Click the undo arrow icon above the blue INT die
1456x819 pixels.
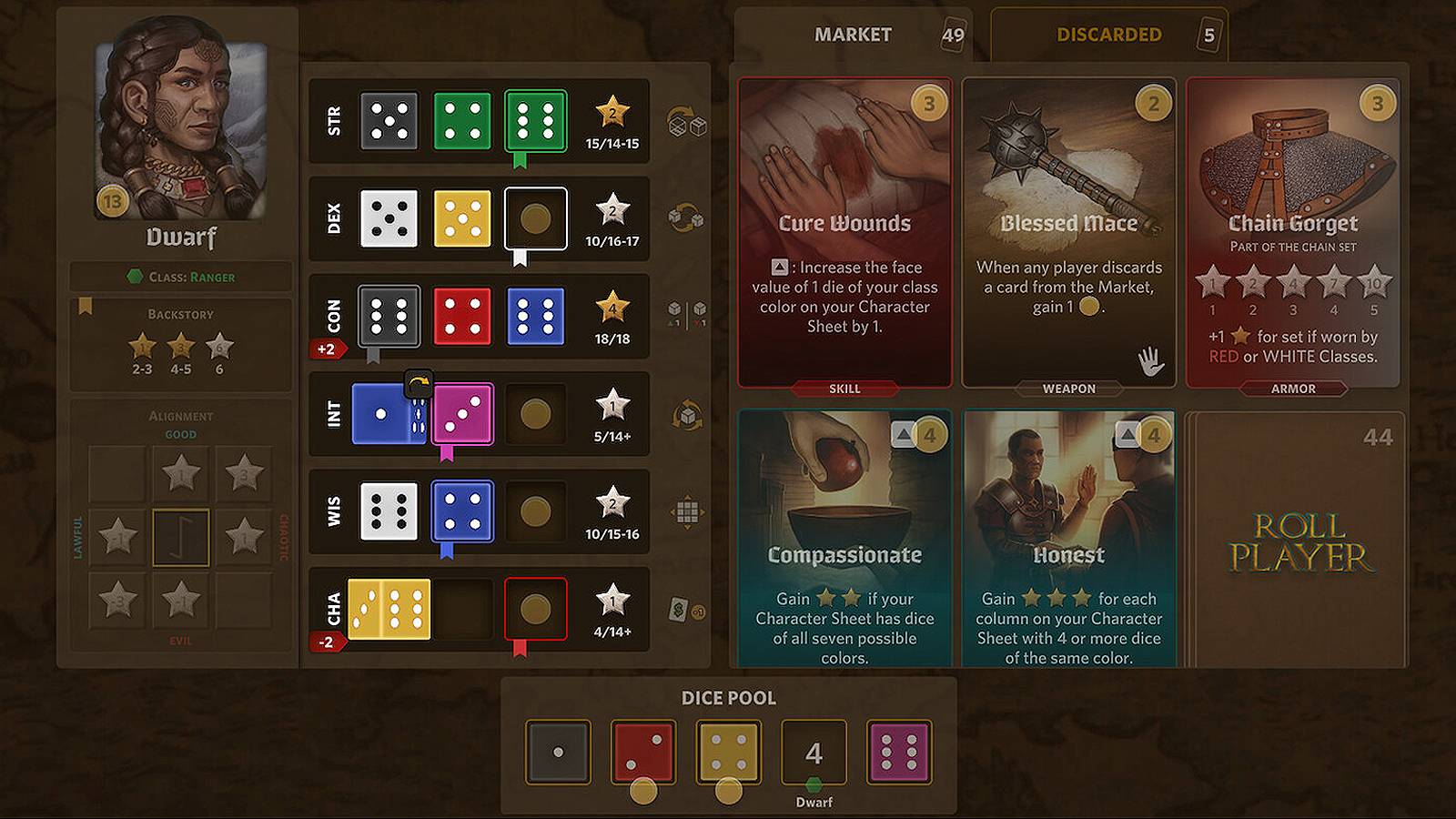pos(418,383)
